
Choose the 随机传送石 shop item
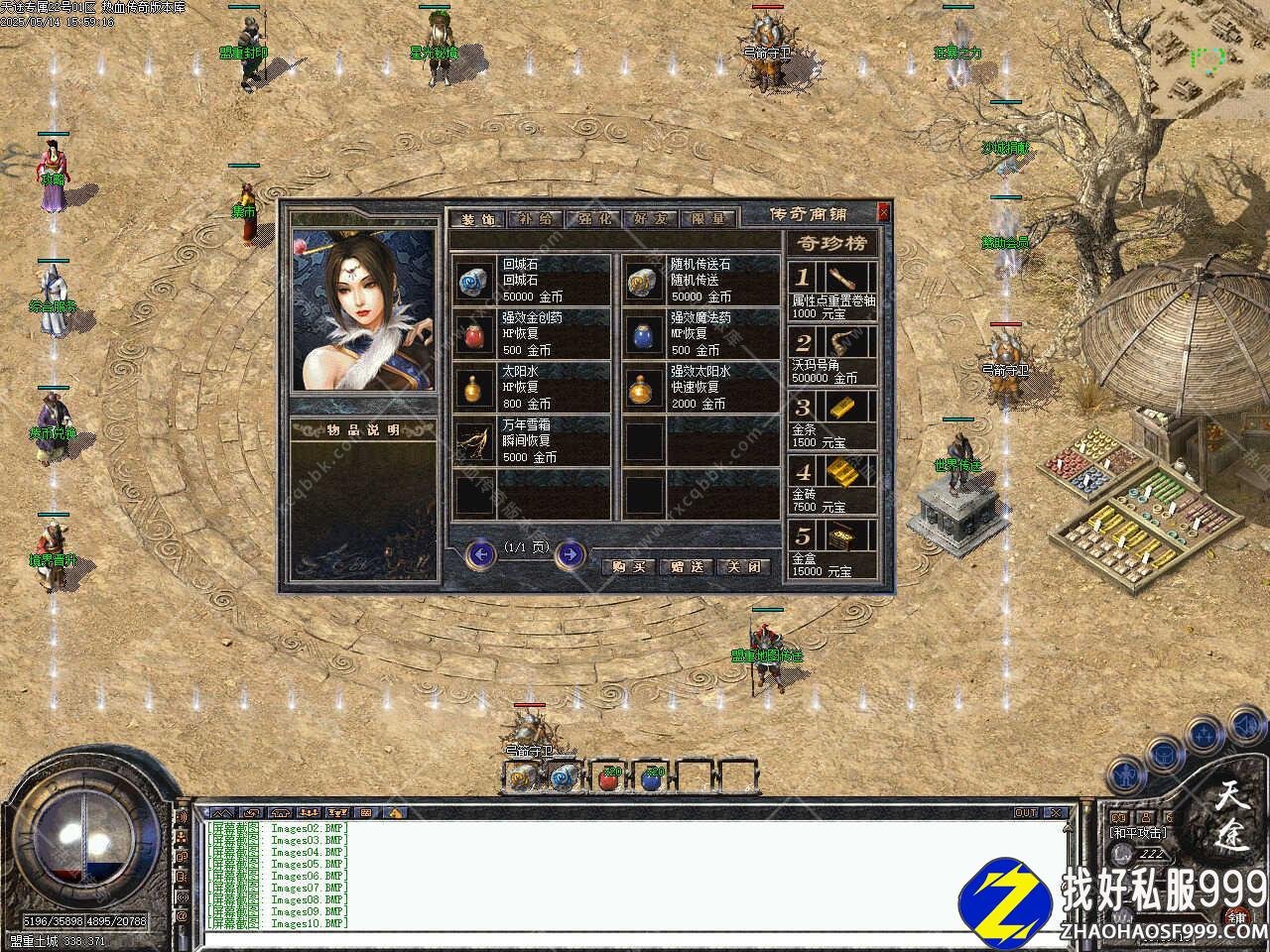tap(701, 281)
